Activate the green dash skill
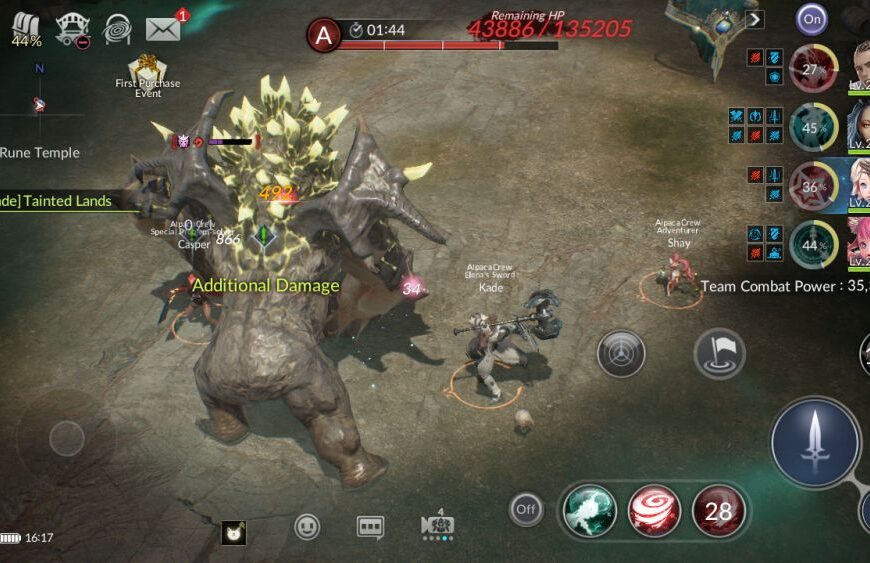The width and height of the screenshot is (870, 563). click(x=589, y=510)
